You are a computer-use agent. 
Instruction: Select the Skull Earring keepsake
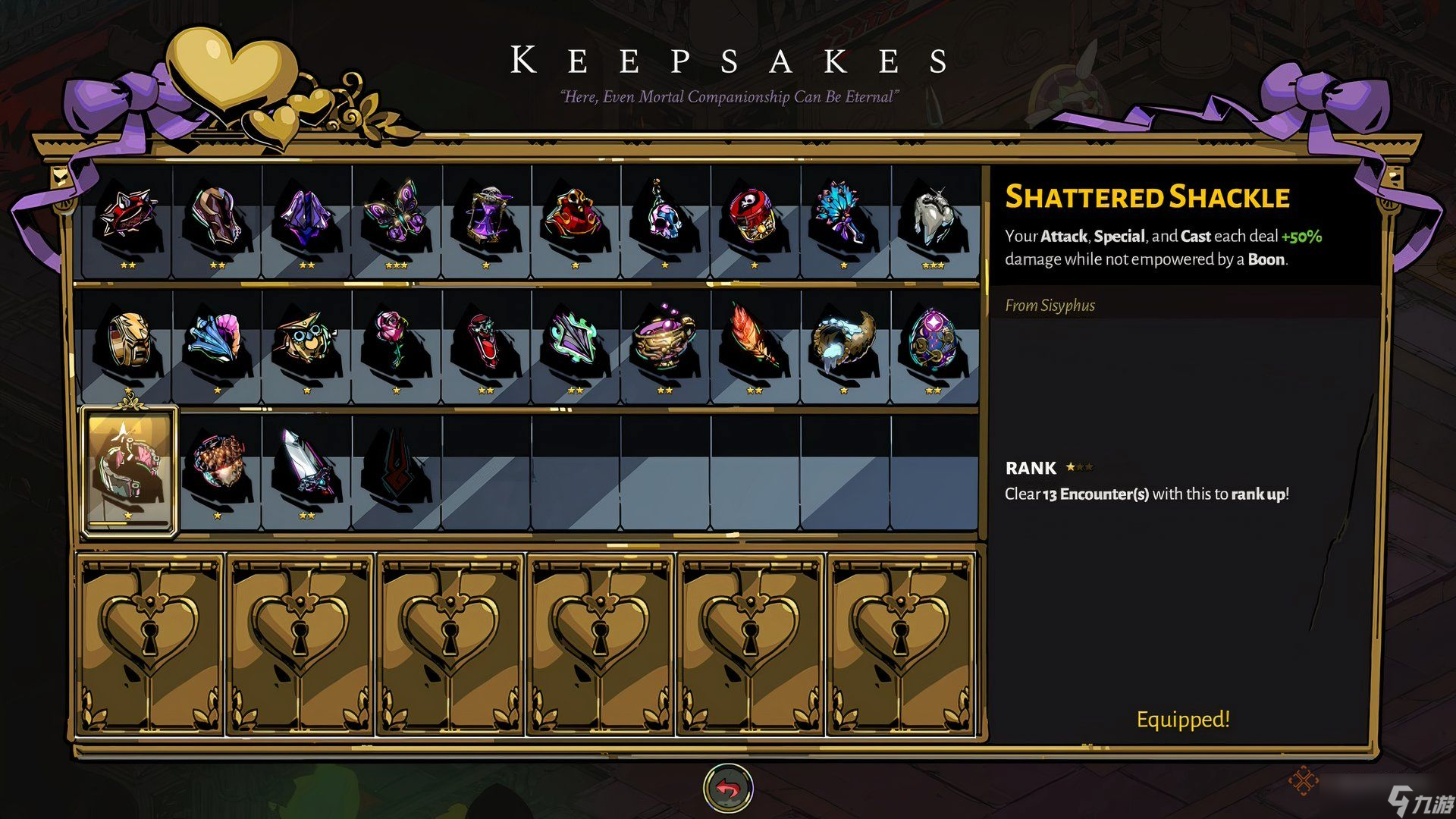click(665, 215)
